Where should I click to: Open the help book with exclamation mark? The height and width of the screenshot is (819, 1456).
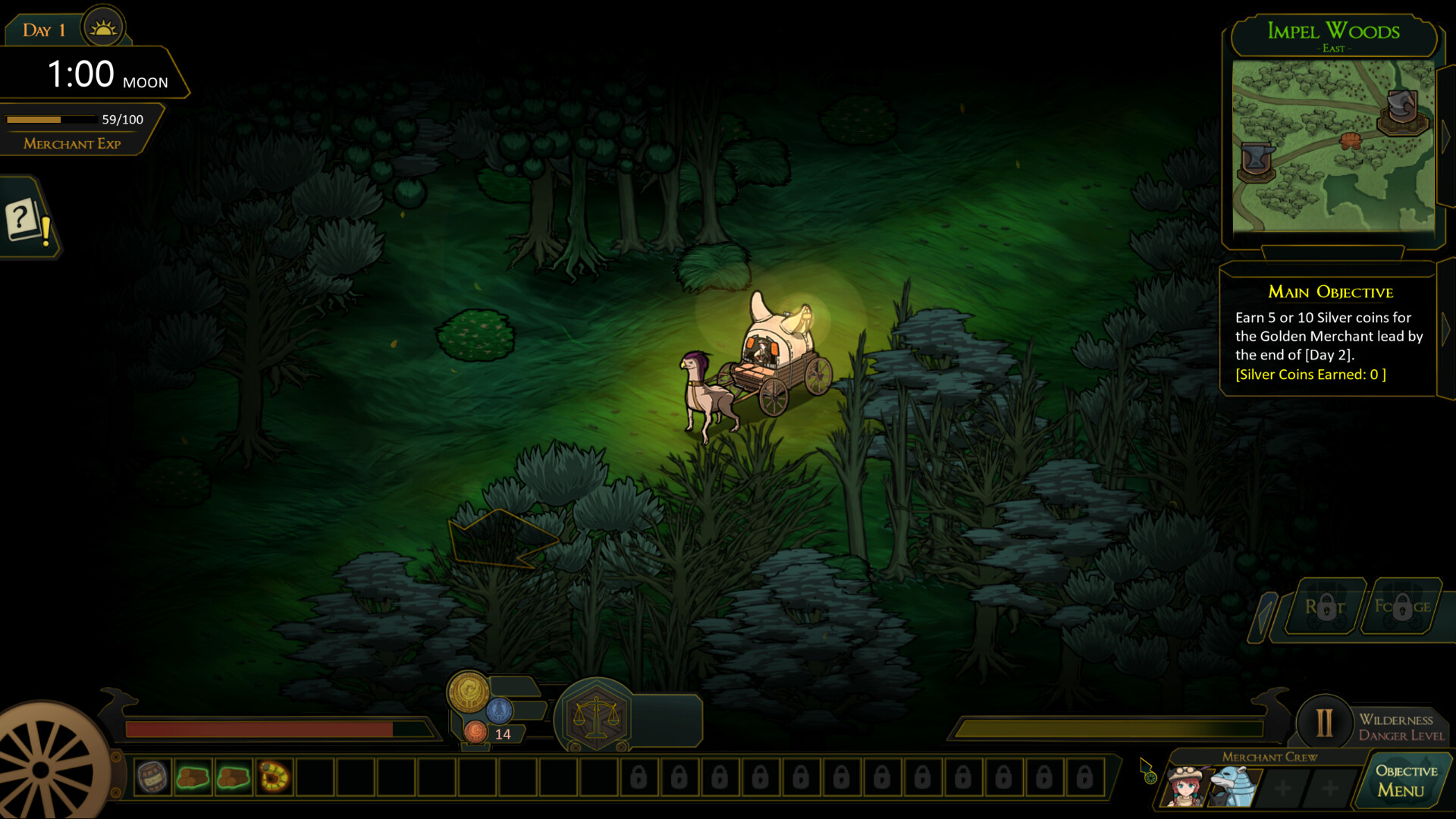pyautogui.click(x=27, y=221)
